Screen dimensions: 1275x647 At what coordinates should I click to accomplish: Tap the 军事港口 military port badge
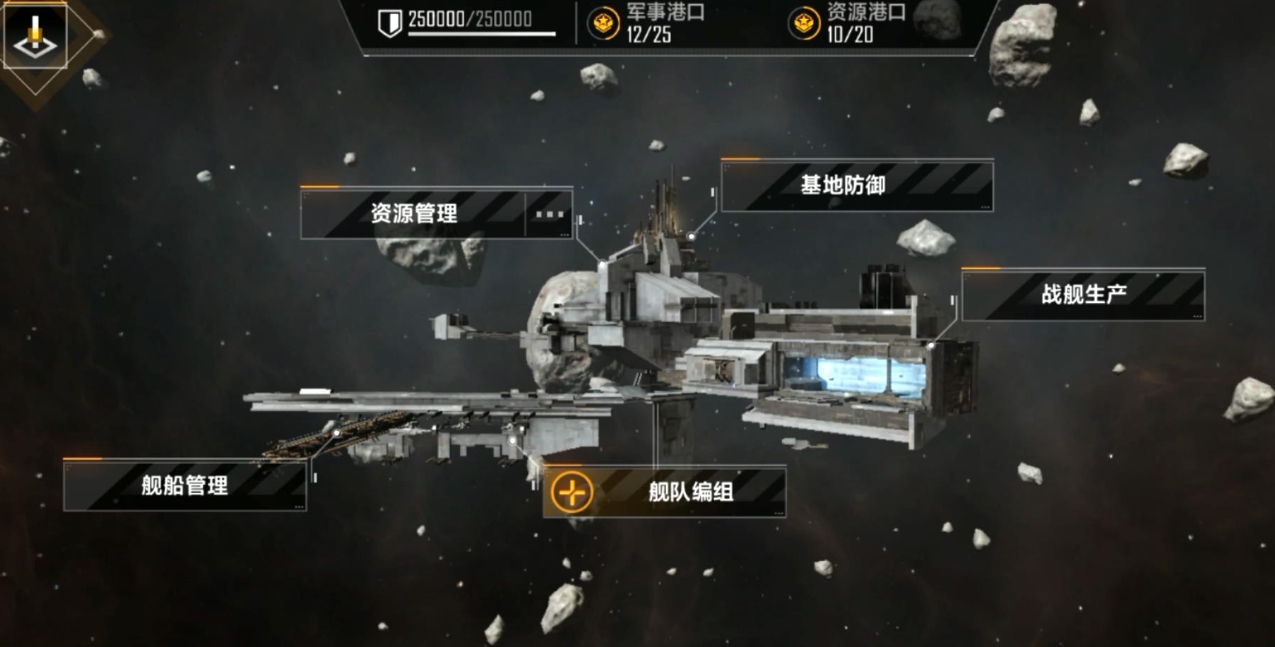coord(604,23)
